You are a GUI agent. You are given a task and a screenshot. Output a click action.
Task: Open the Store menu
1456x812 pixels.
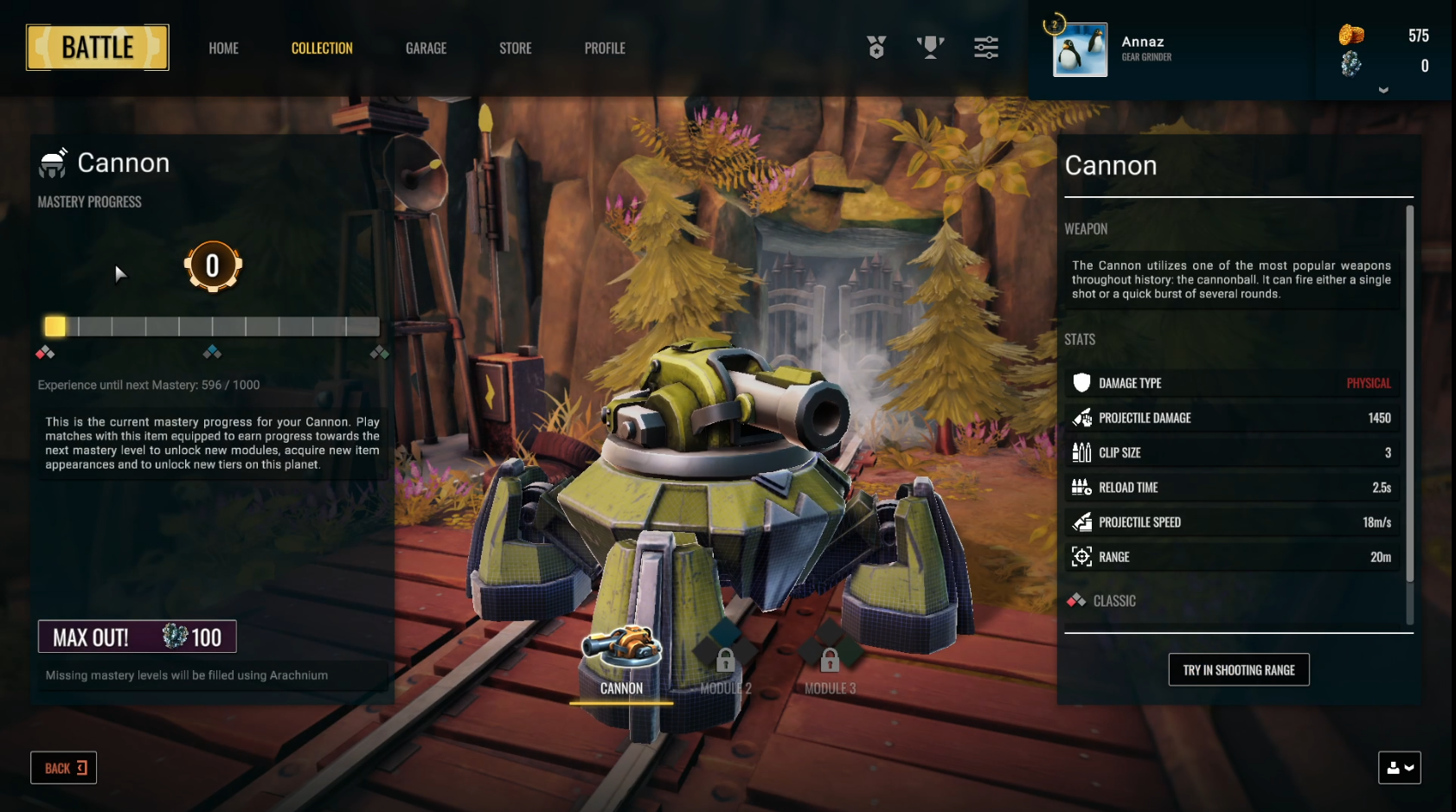tap(515, 48)
